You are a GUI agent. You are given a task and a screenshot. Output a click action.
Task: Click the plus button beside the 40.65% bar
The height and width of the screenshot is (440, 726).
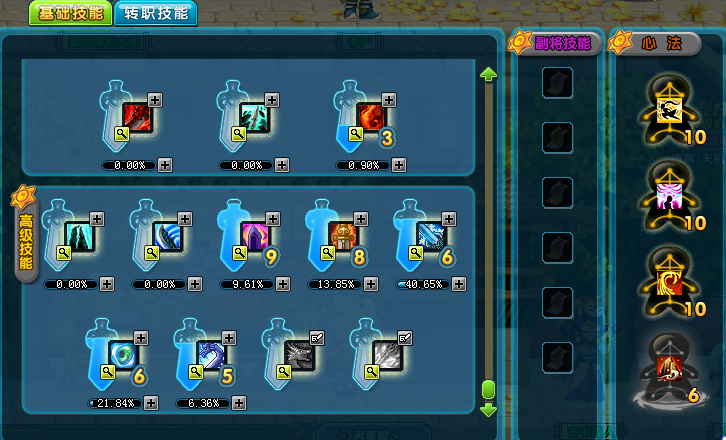pos(458,284)
